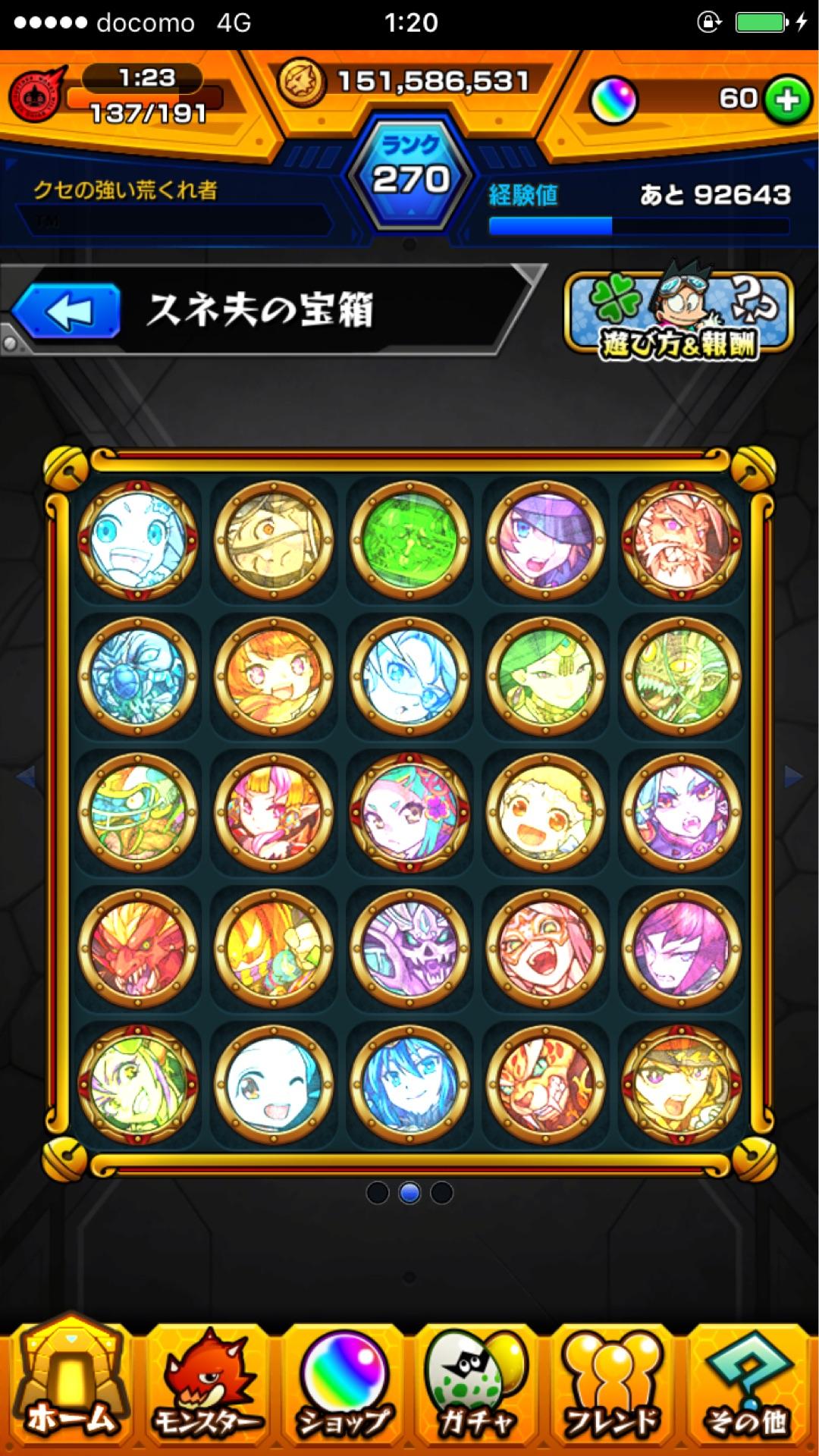
Task: Select the green one-eyed toothy monster medal
Action: click(x=681, y=676)
